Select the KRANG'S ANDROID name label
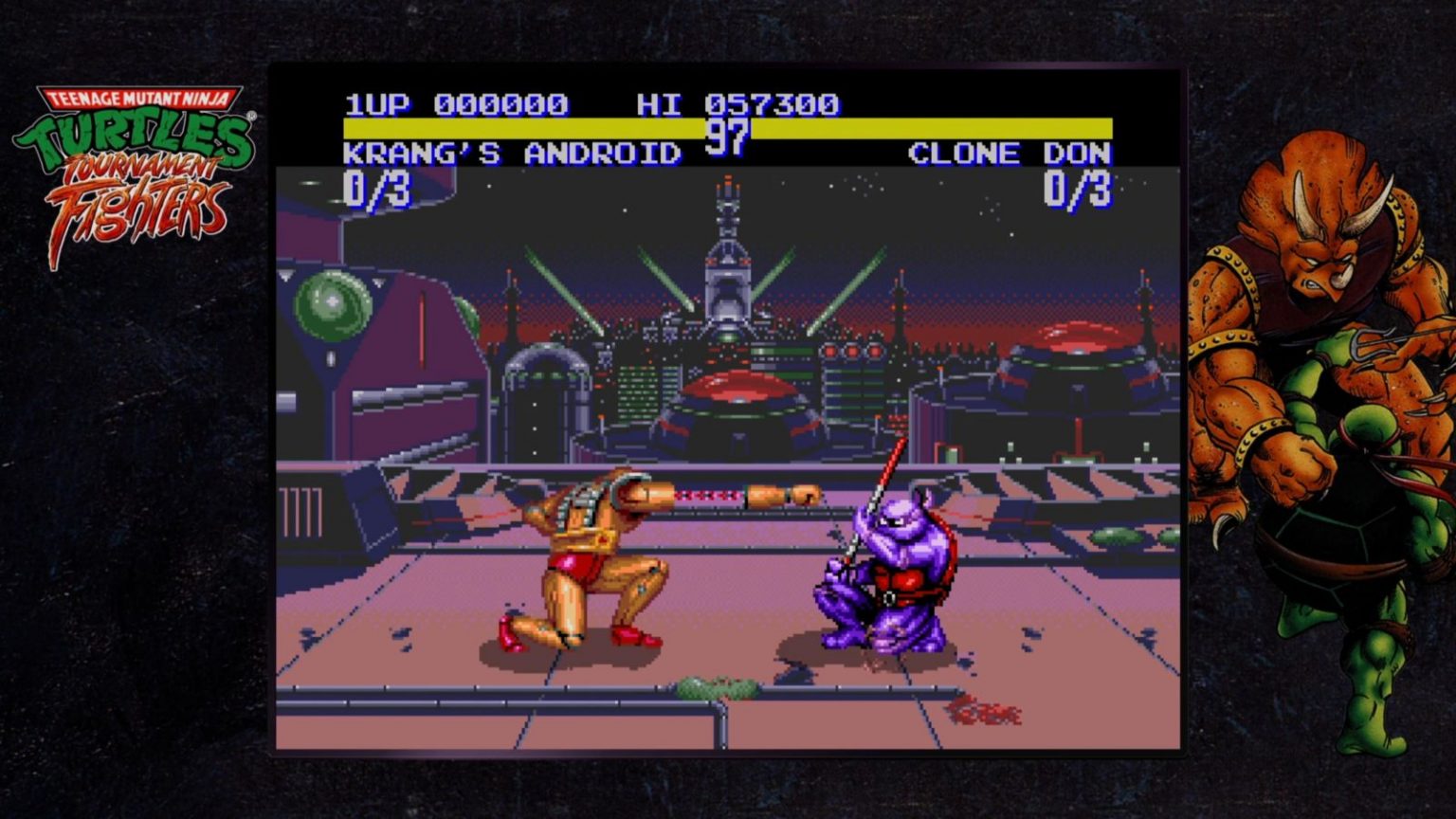The height and width of the screenshot is (819, 1456). click(x=512, y=155)
